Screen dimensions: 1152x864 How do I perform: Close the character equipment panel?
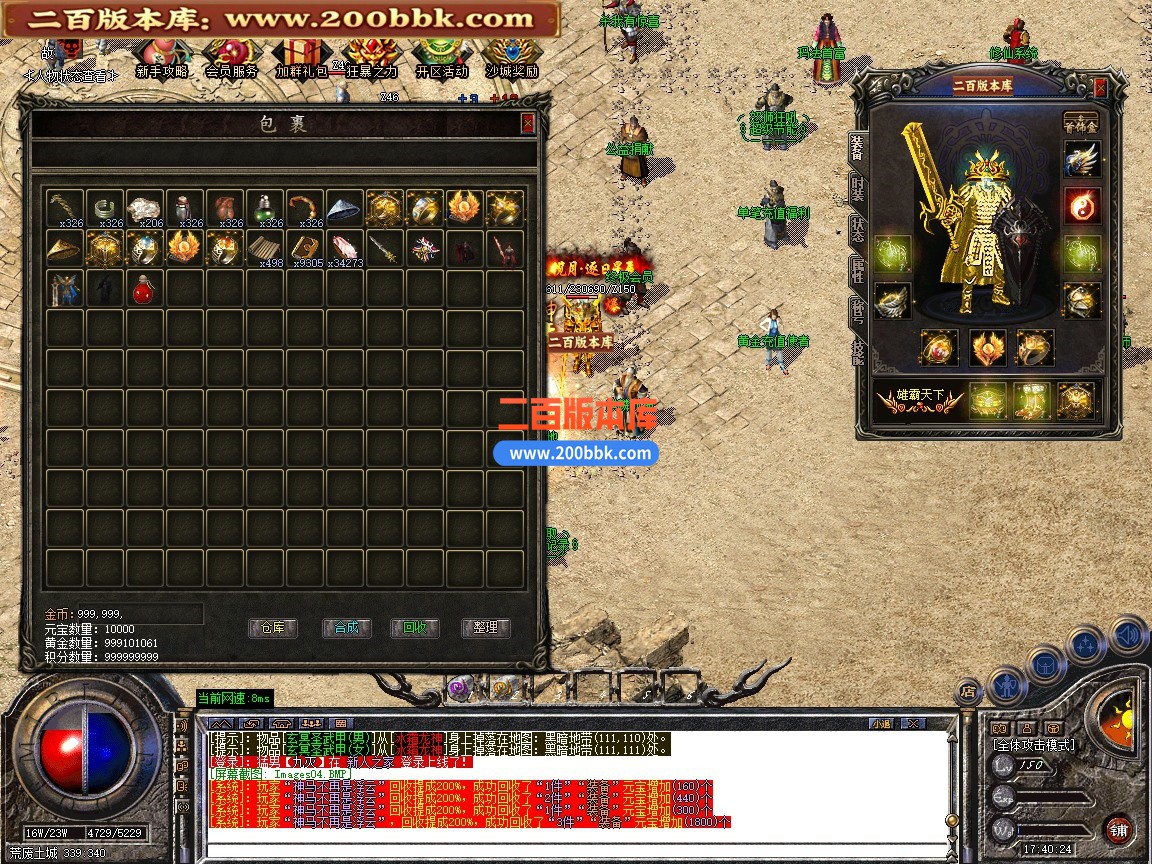[1100, 88]
